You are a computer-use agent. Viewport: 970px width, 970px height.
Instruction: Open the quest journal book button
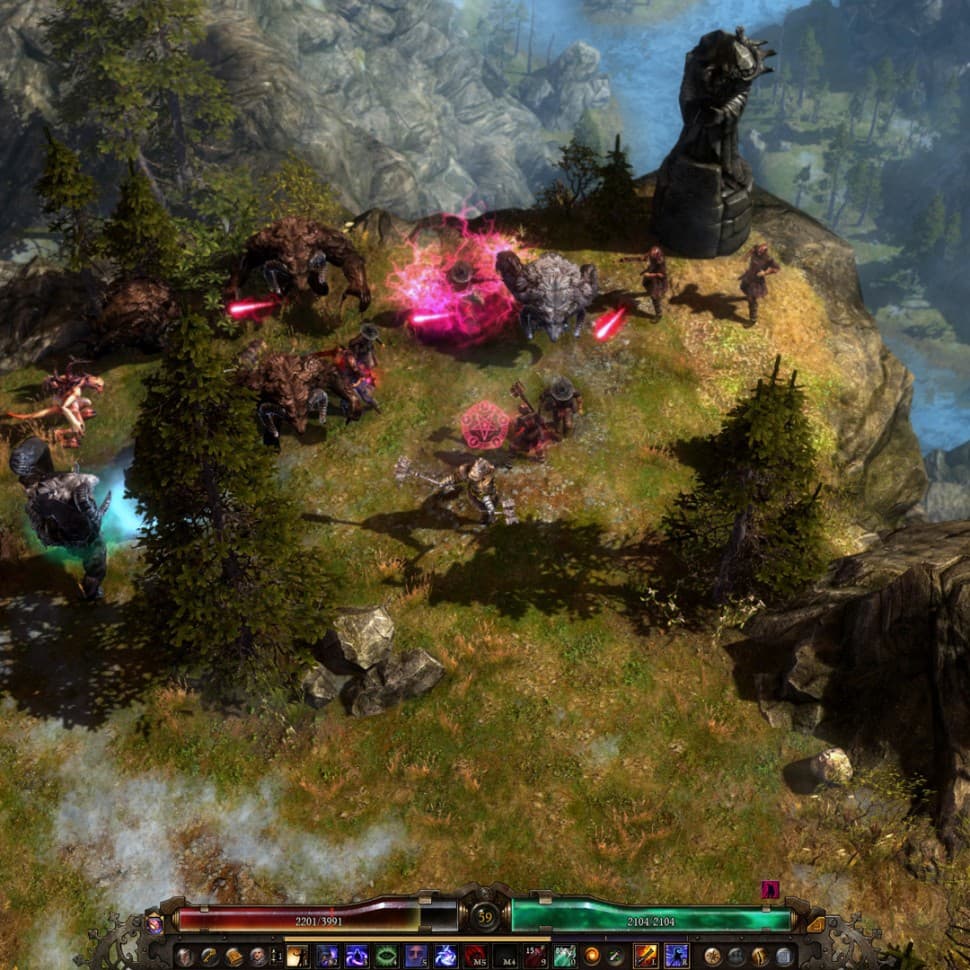(x=234, y=956)
